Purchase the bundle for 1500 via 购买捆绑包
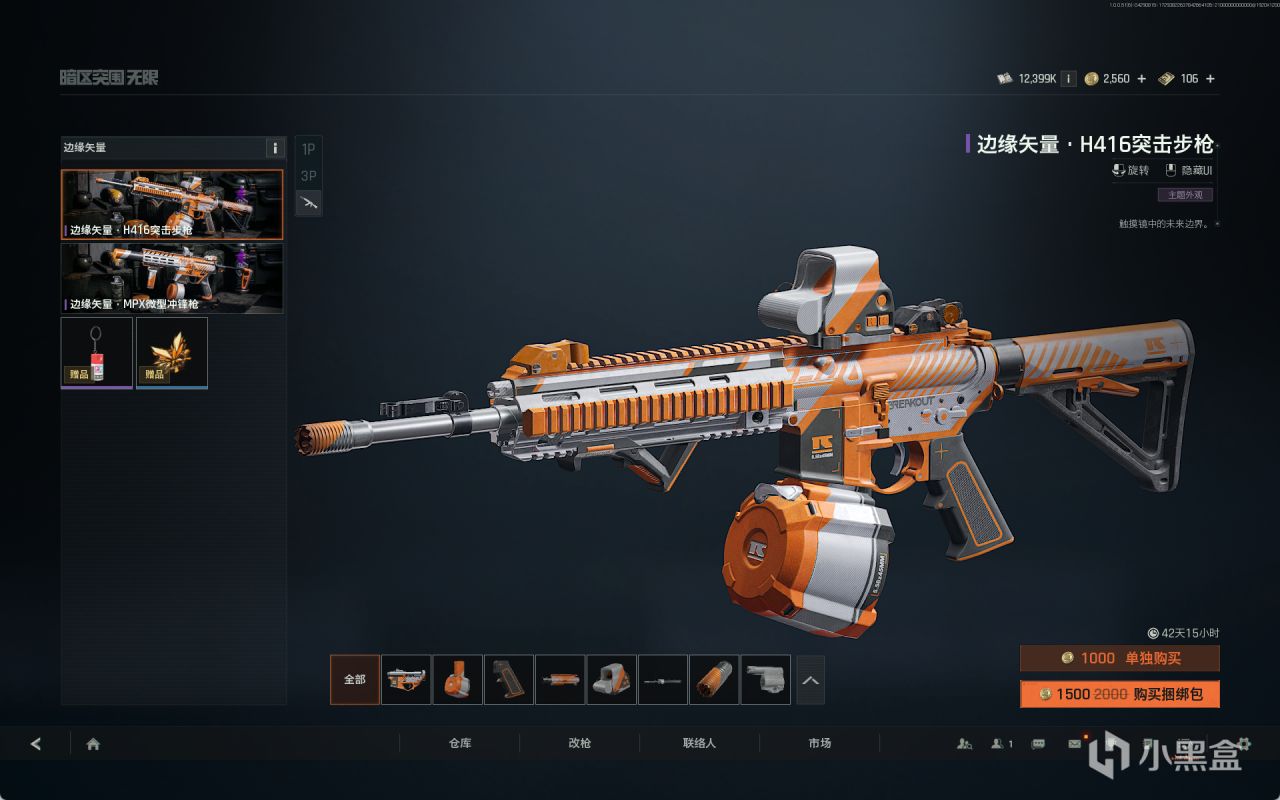Screen dimensions: 1280x800 coord(1119,694)
